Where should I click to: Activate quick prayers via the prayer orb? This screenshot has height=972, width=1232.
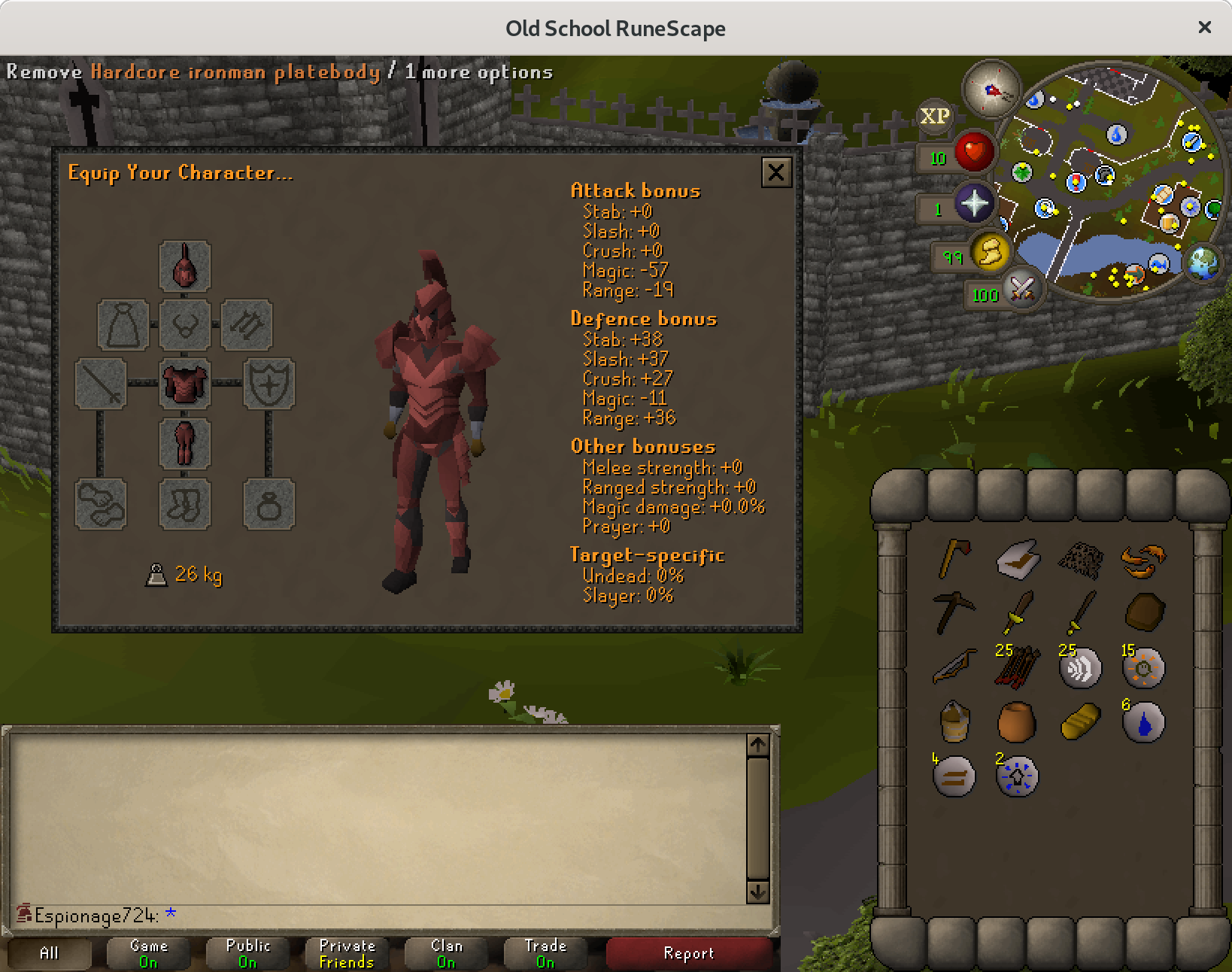[x=973, y=204]
